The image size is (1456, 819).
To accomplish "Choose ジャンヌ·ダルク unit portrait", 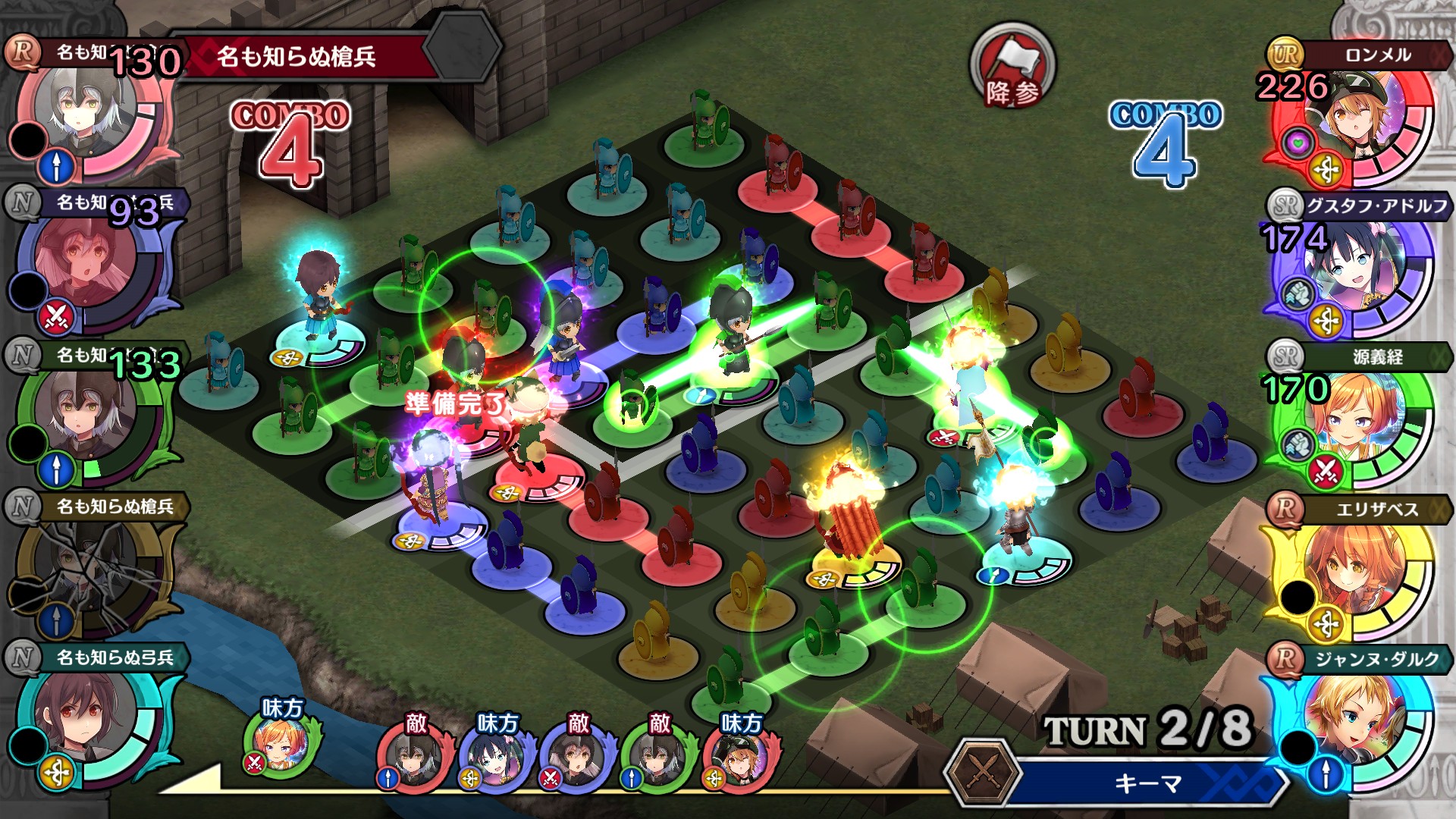I will 1350,728.
